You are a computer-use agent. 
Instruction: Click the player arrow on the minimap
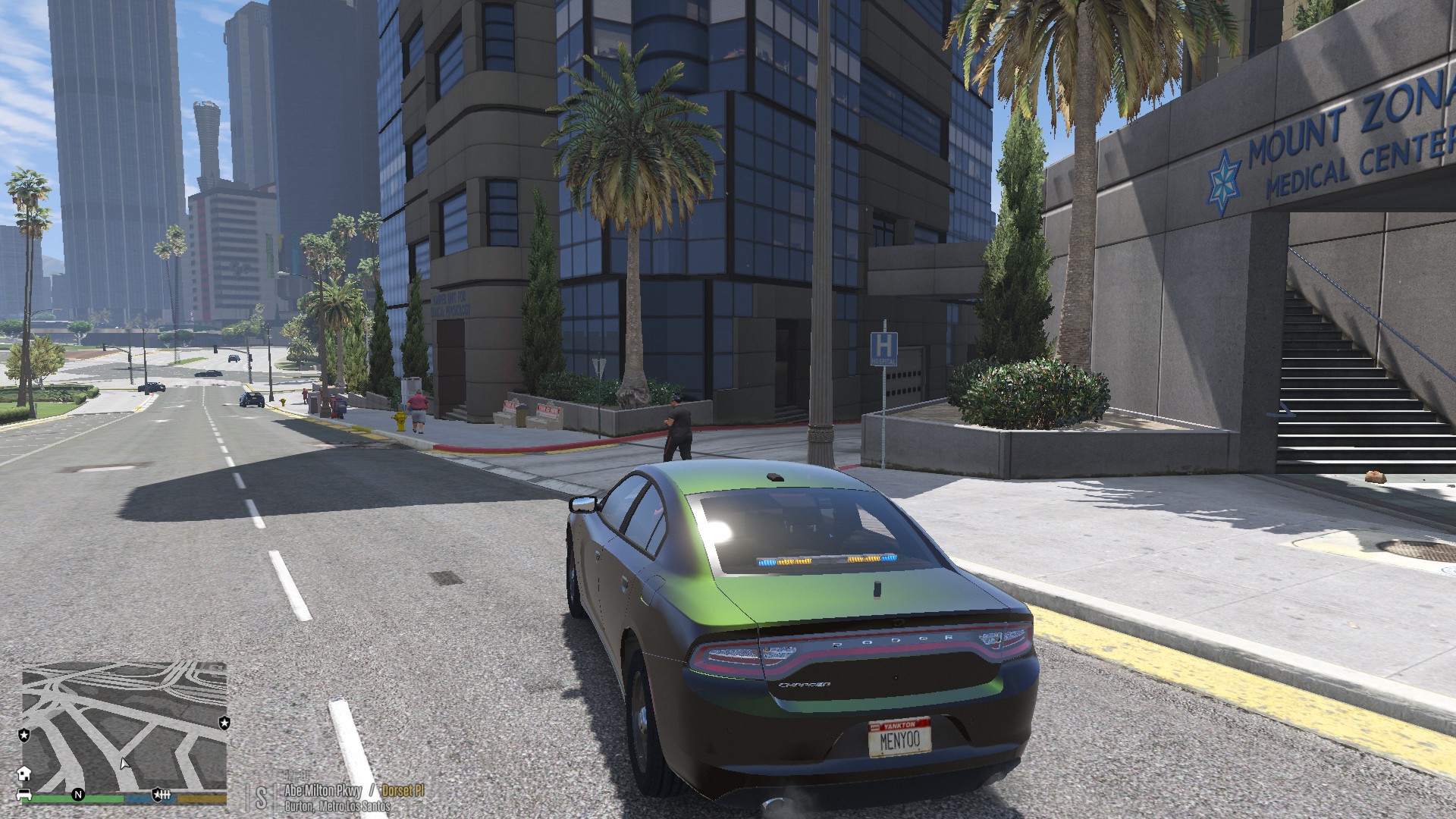click(124, 763)
